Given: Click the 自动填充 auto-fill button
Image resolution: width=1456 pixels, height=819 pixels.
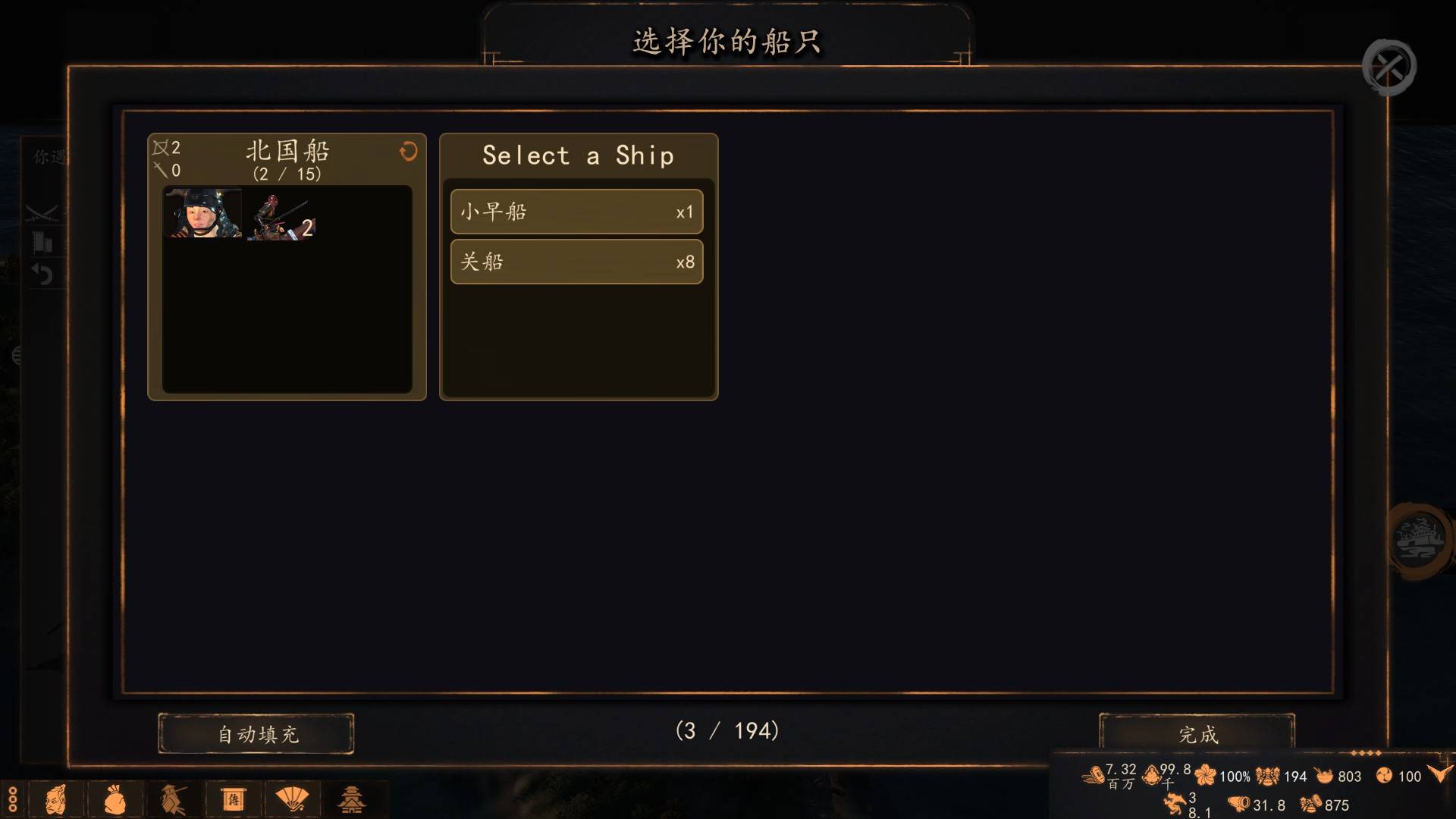Looking at the screenshot, I should 256,734.
